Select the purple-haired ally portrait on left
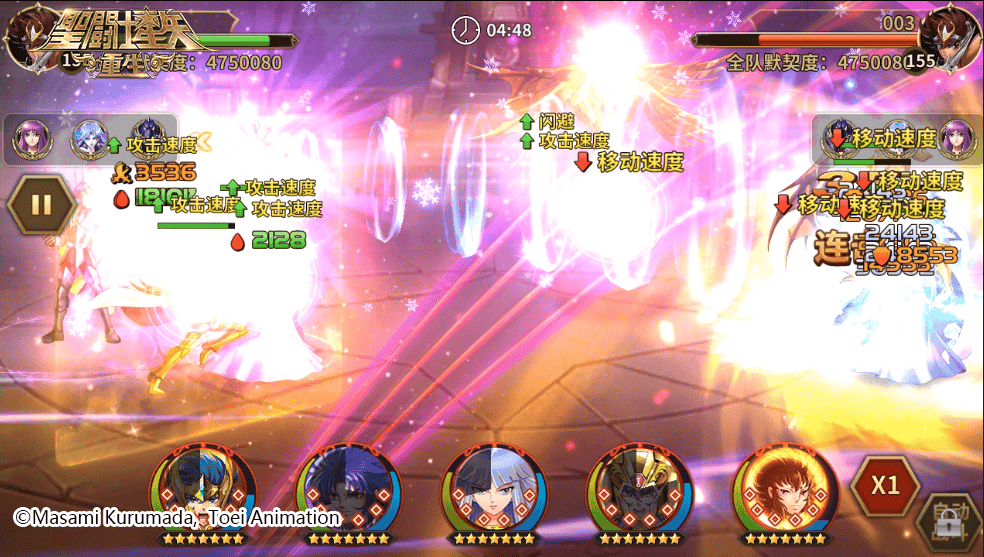Screen dimensions: 984x557 point(29,142)
